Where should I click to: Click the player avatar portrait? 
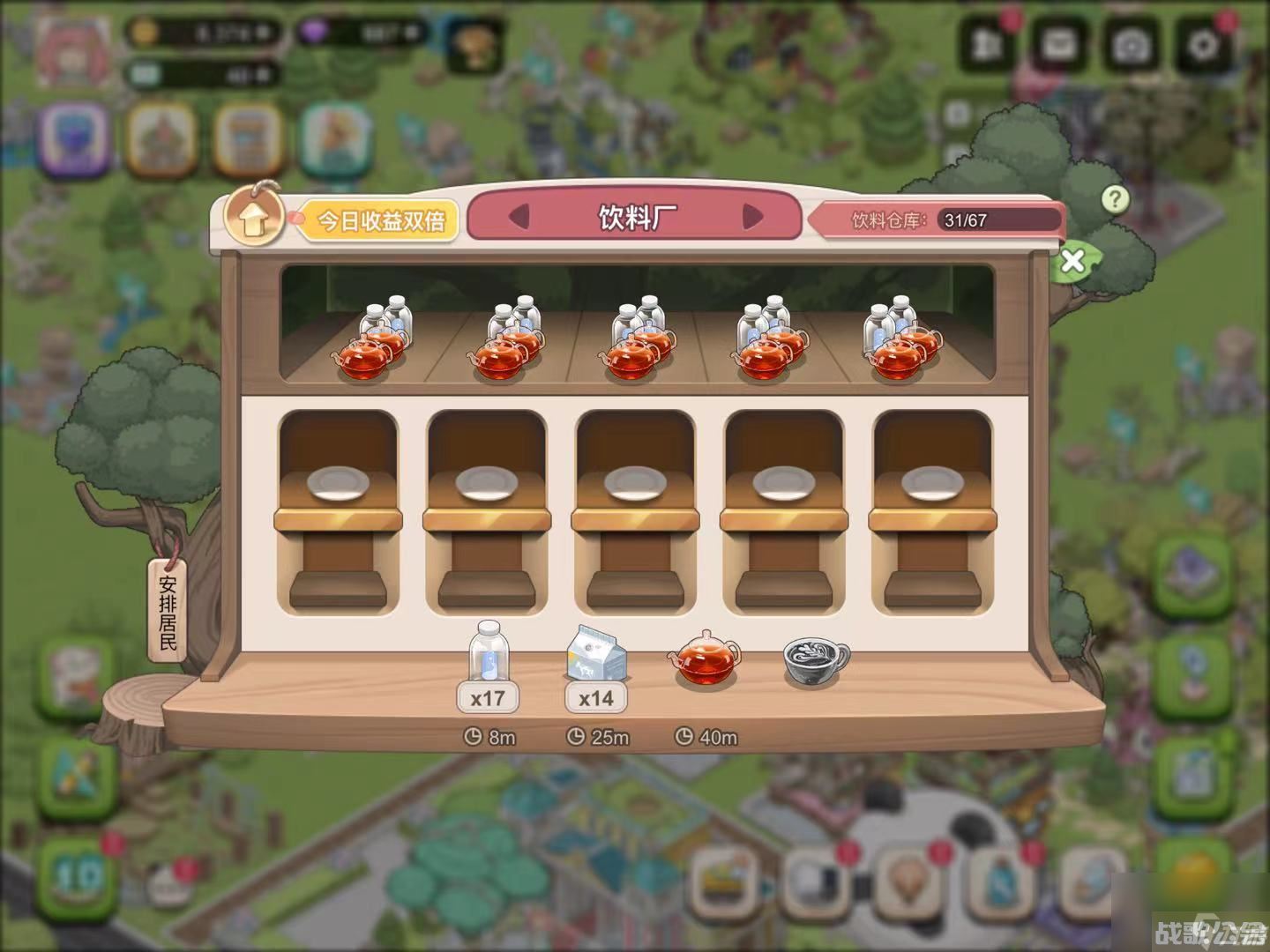(74, 49)
